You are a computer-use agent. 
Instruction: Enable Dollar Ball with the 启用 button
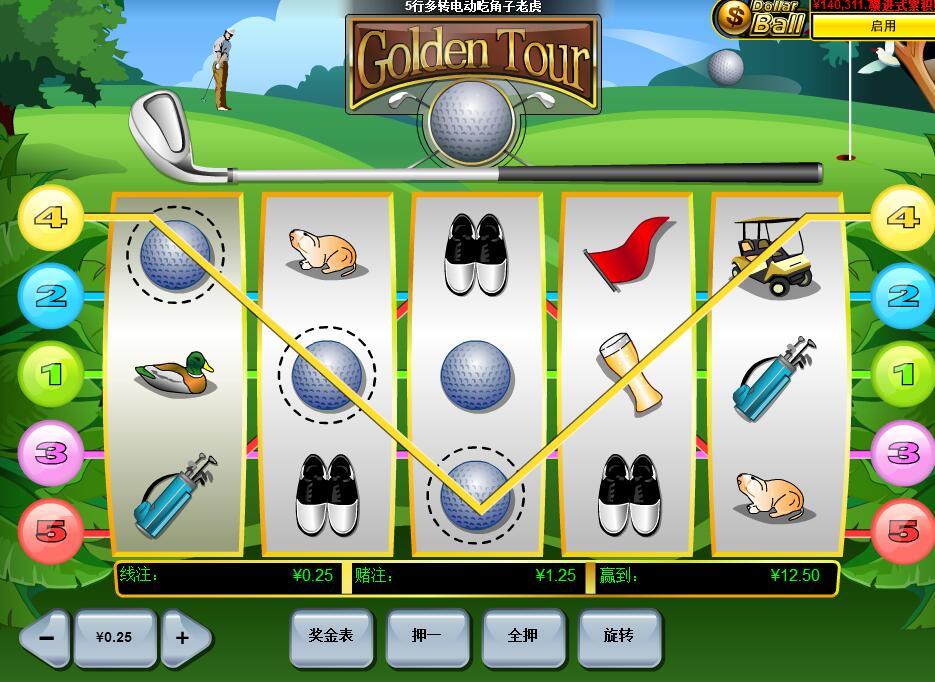[x=871, y=27]
